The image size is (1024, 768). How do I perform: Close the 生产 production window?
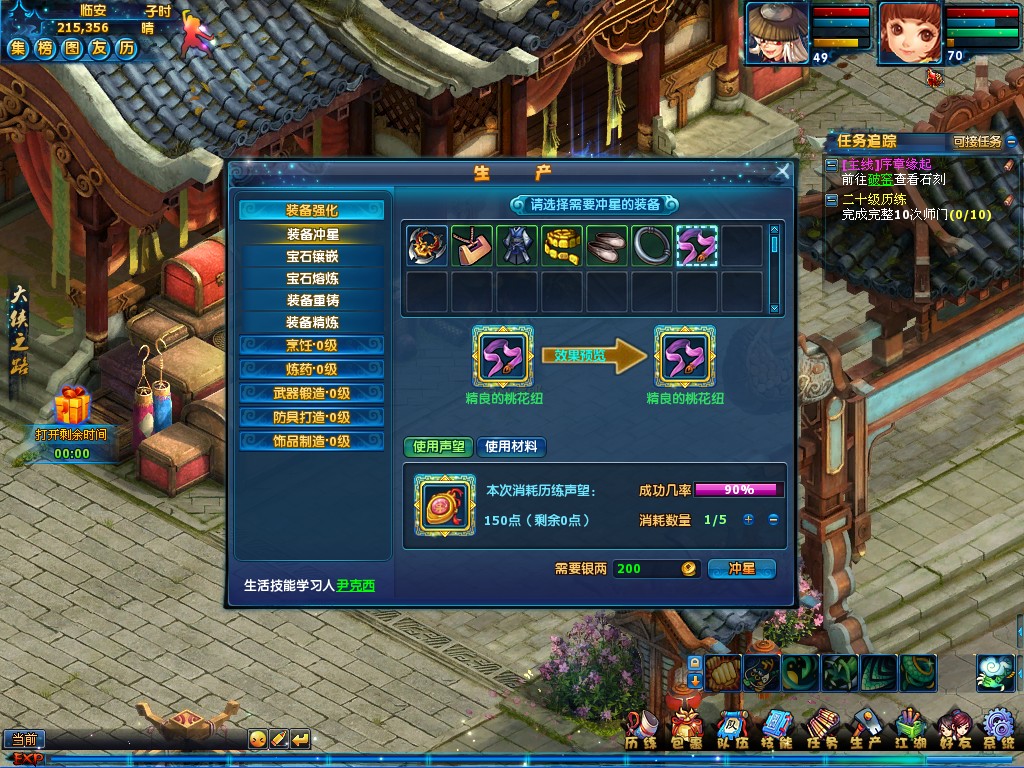coord(783,172)
